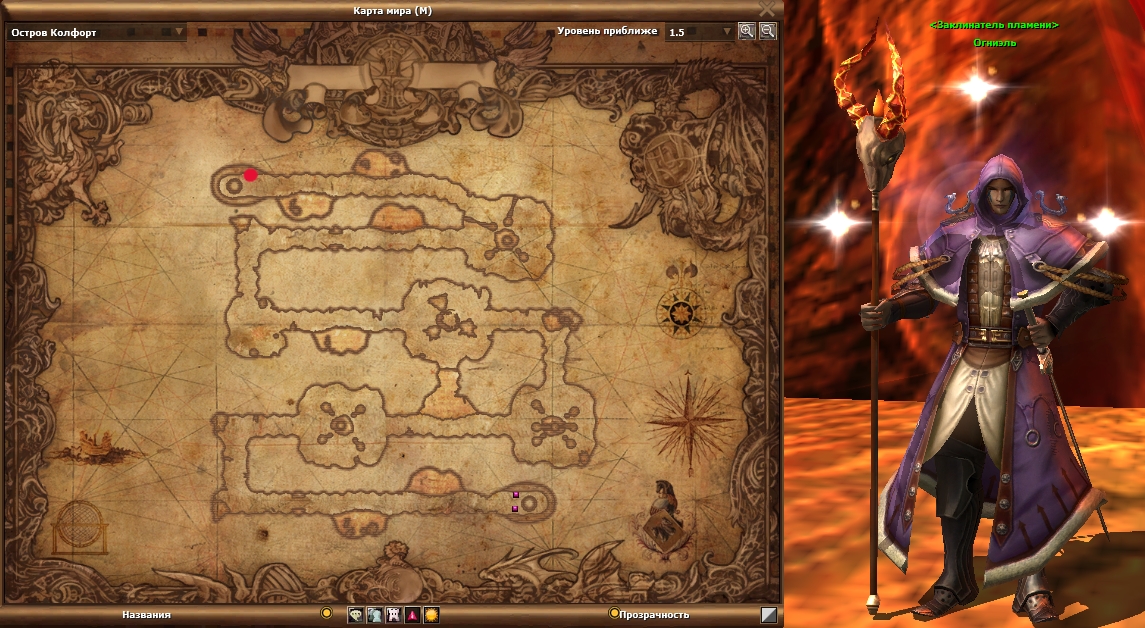Toggle the Названия names option

326,613
